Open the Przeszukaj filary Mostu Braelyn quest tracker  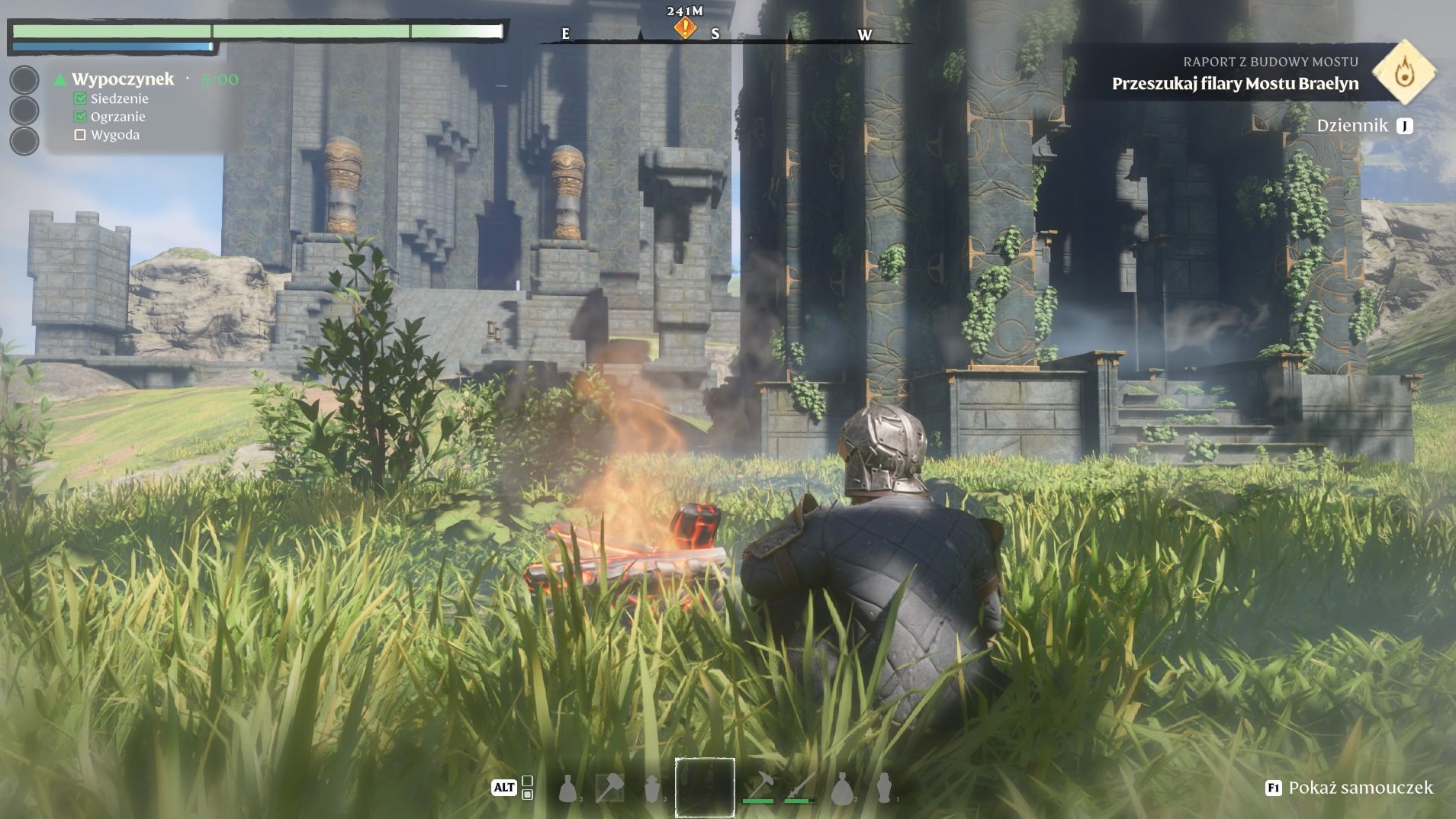pos(1234,83)
